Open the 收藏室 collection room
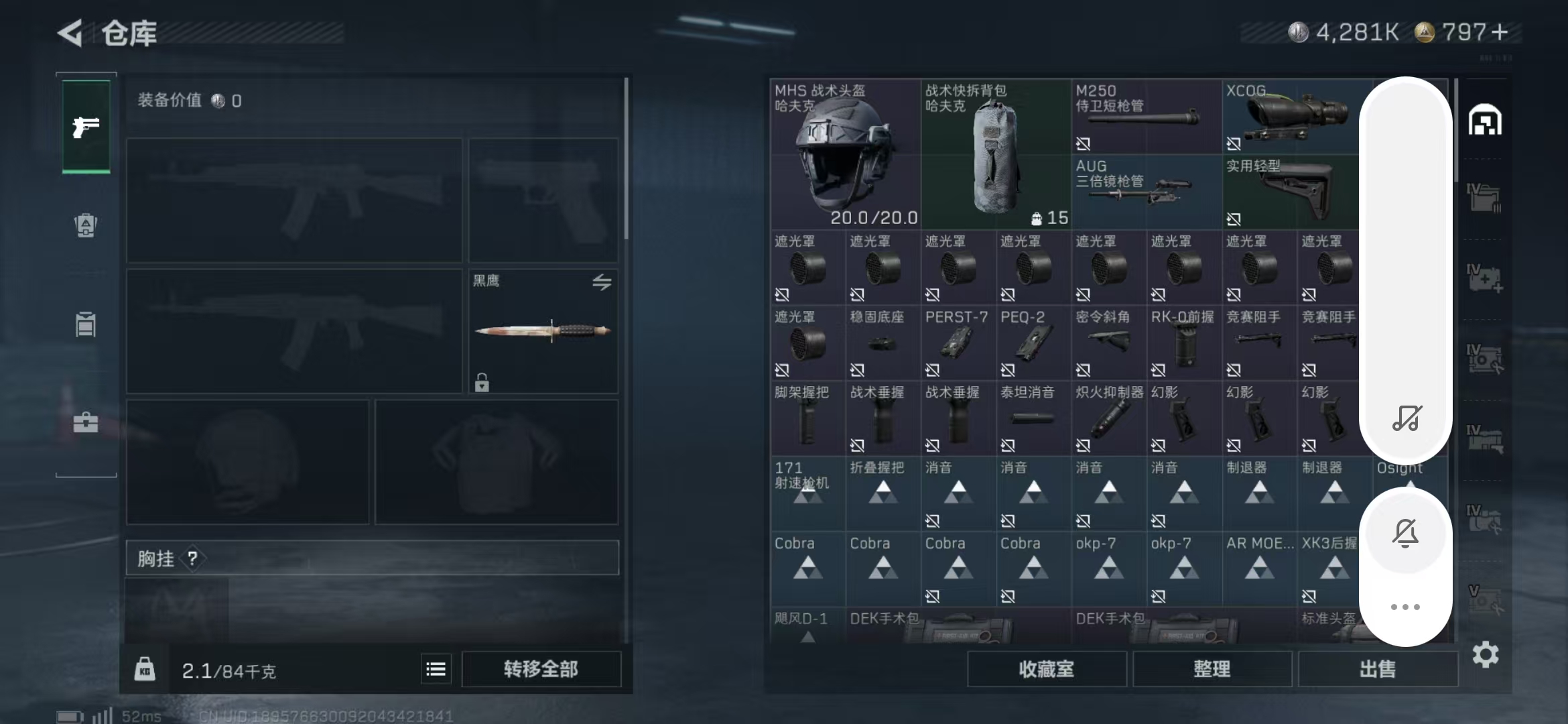Screen dimensions: 1568x724 [x=1046, y=668]
